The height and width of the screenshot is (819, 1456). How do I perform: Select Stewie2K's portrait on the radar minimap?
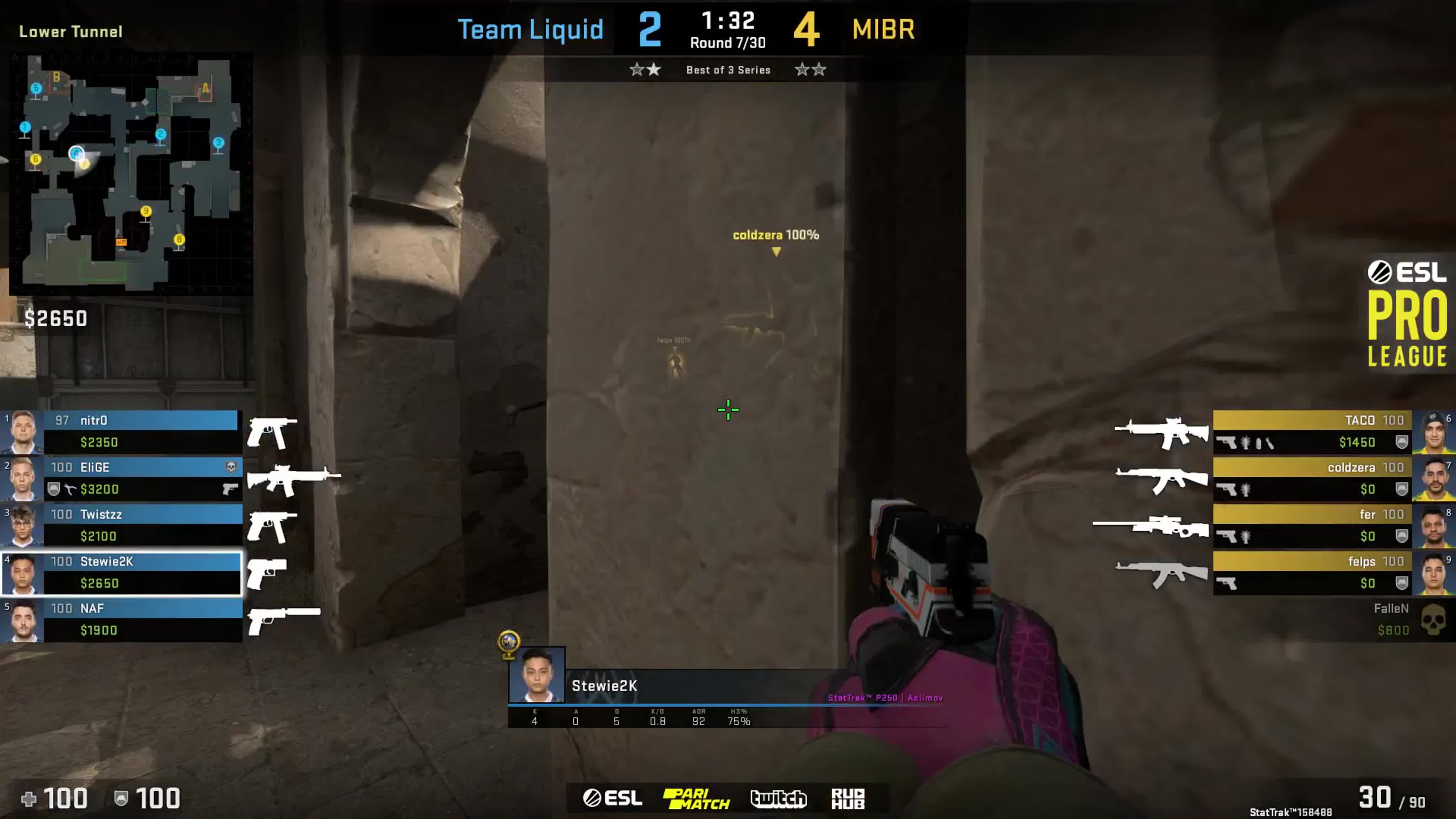point(76,154)
